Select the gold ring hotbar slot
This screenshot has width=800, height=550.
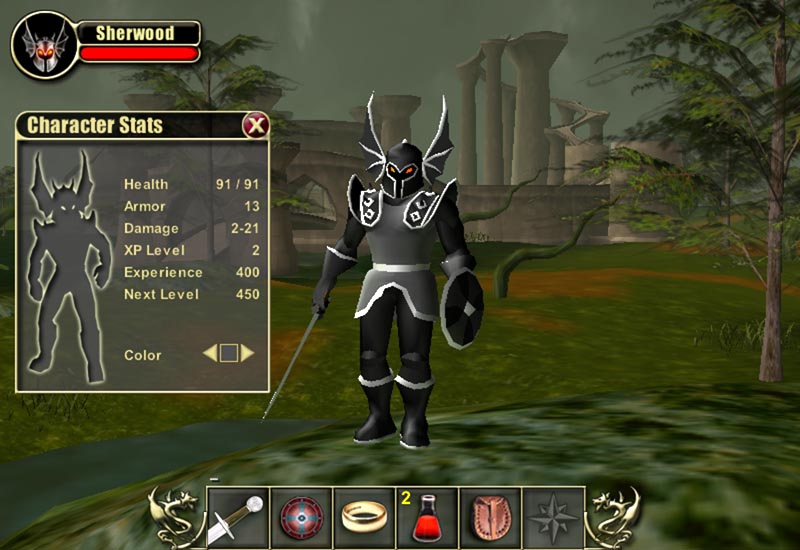[363, 518]
